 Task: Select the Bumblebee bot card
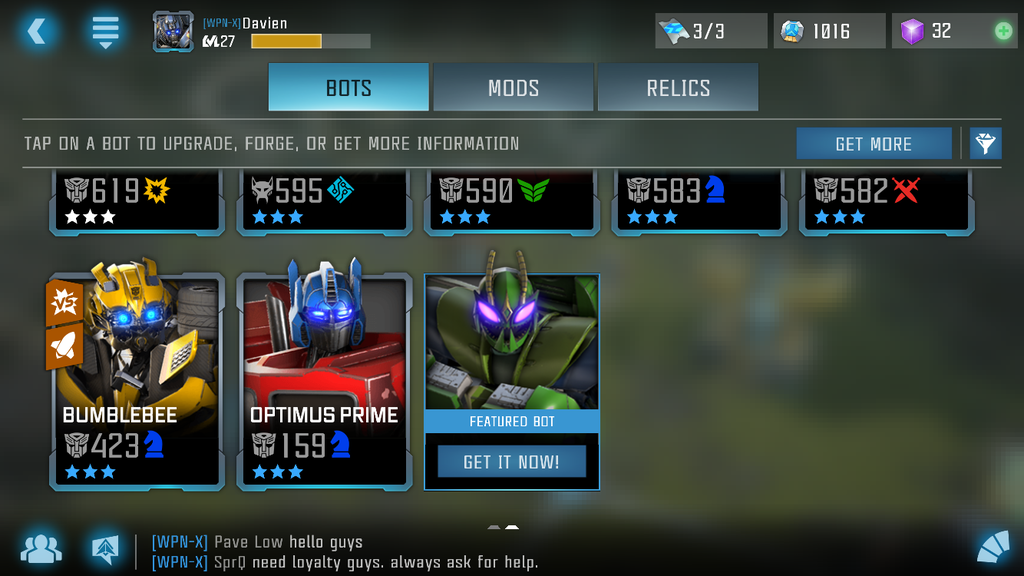[x=137, y=380]
